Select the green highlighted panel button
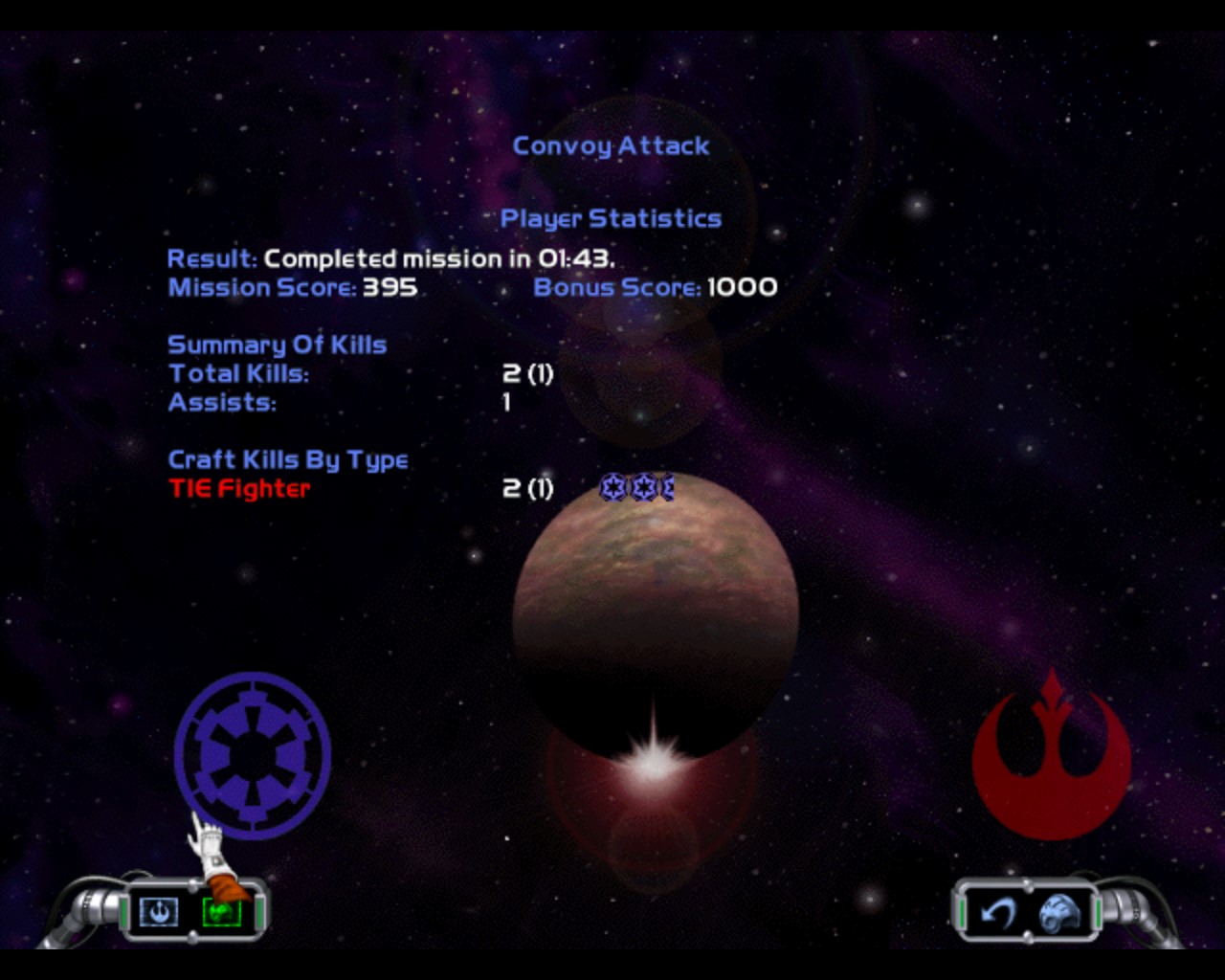Image resolution: width=1225 pixels, height=980 pixels. tap(222, 913)
